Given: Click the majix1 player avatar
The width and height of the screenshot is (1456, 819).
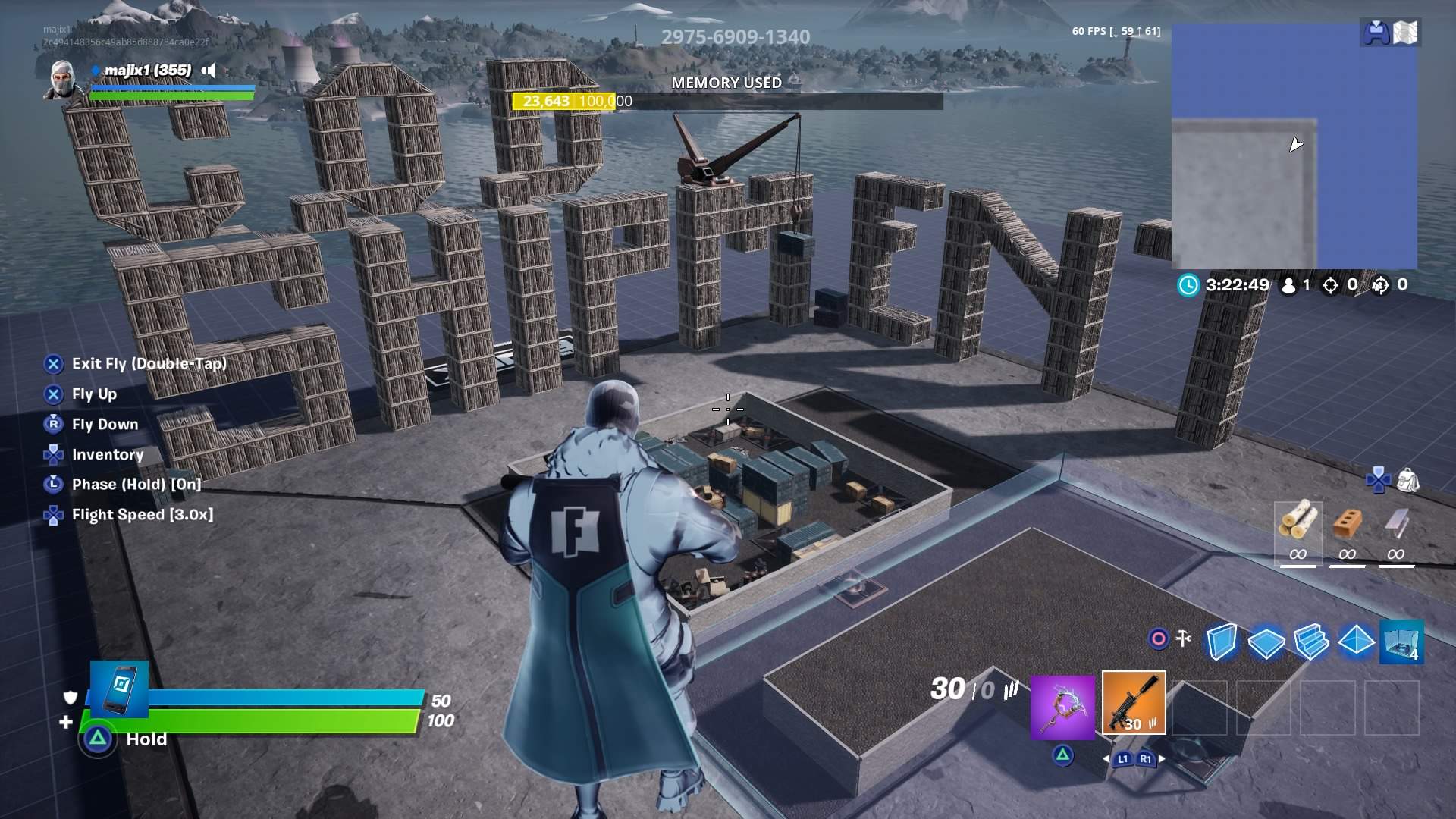Looking at the screenshot, I should pyautogui.click(x=61, y=80).
